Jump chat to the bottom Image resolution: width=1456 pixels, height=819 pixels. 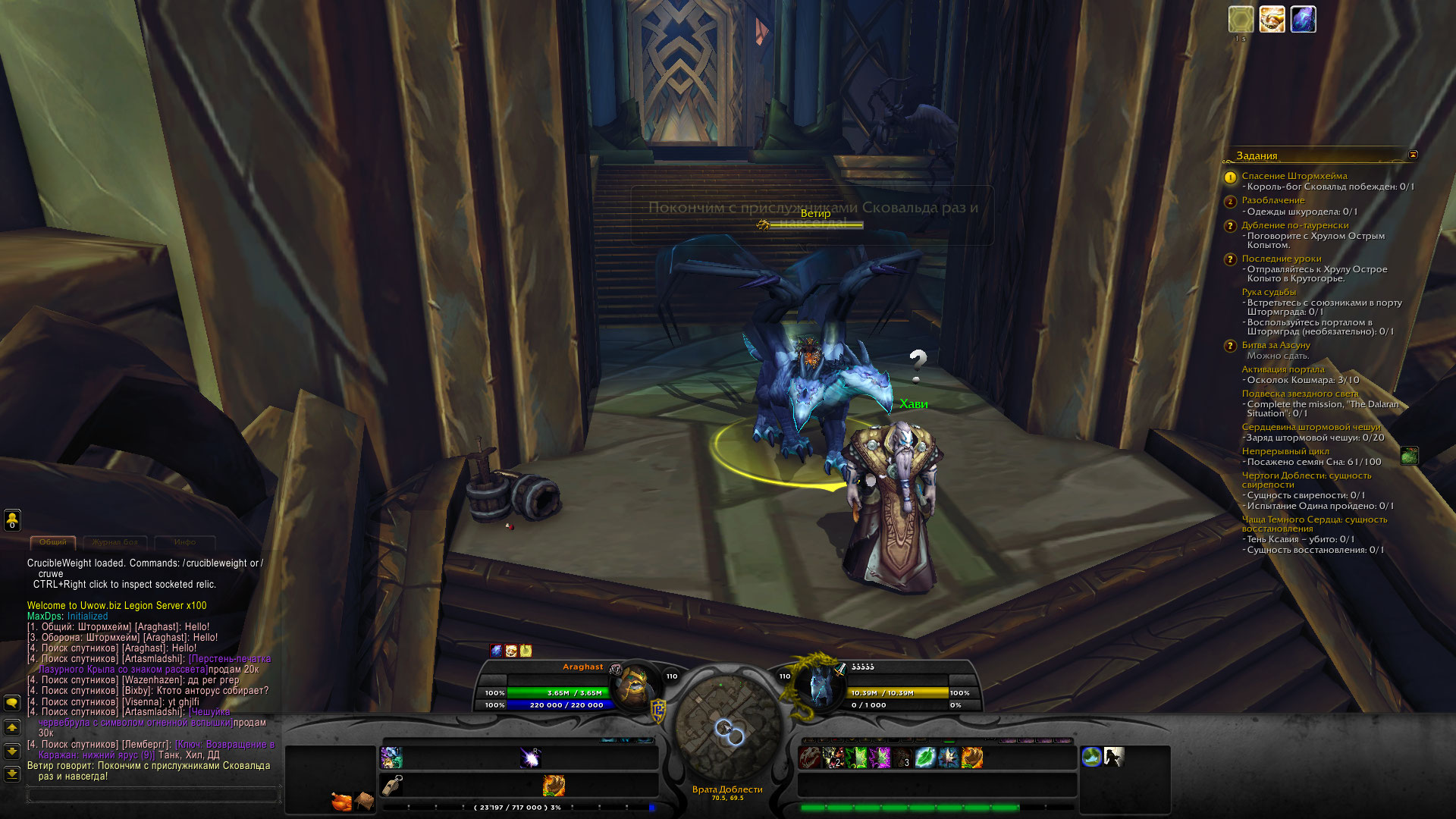[x=12, y=774]
